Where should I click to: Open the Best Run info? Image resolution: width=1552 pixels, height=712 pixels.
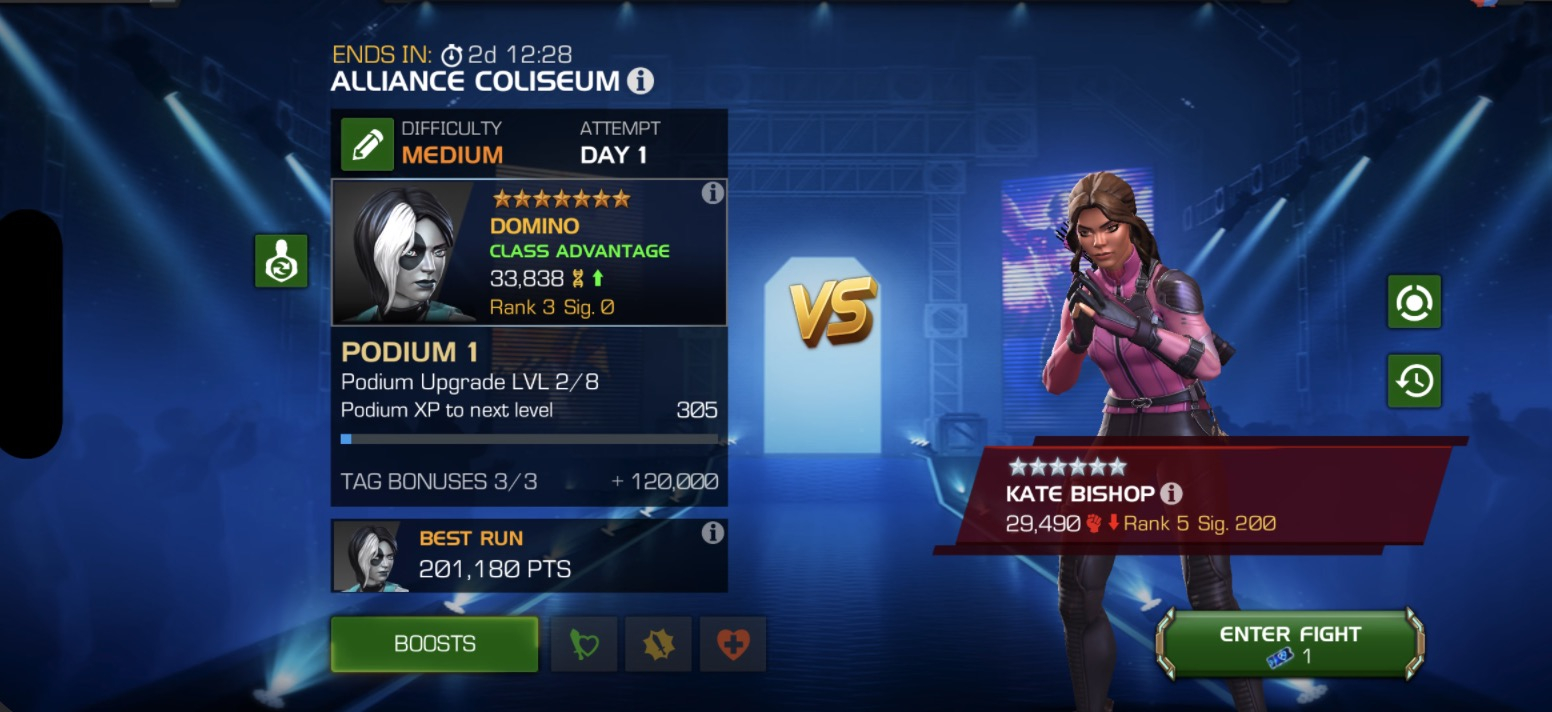point(712,533)
